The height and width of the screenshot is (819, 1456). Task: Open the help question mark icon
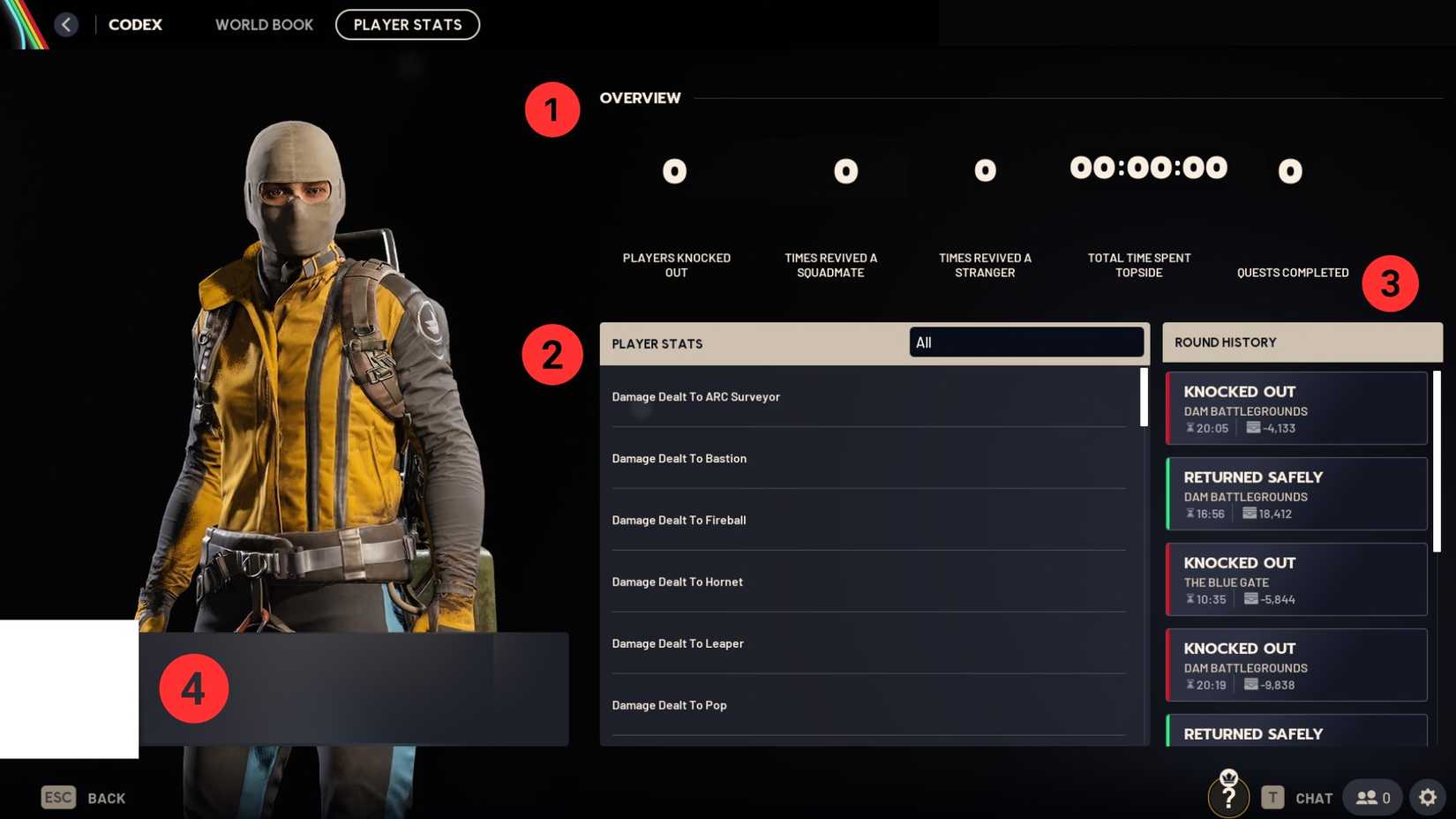click(1228, 796)
